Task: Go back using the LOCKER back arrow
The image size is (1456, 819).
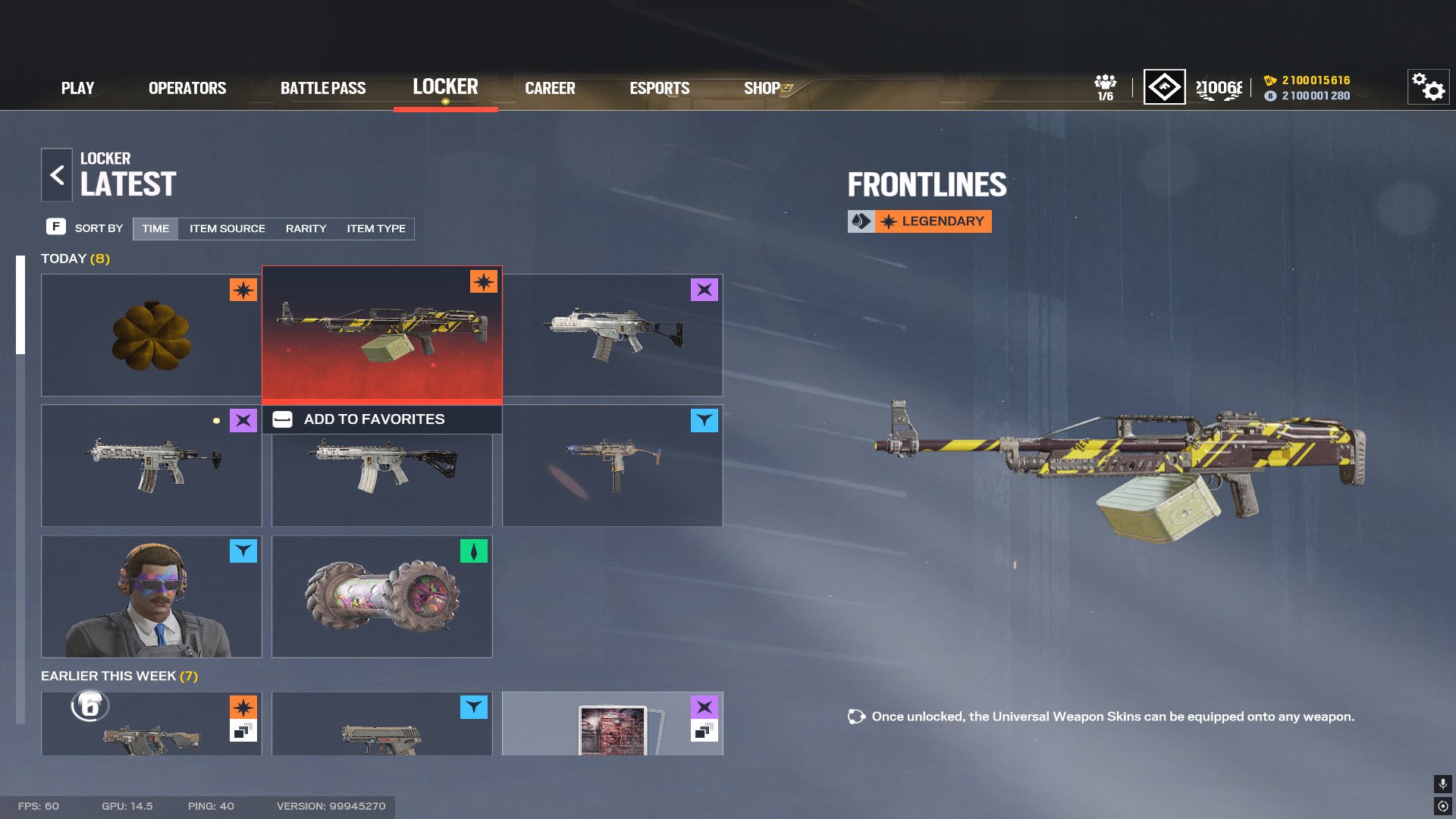Action: (x=57, y=174)
